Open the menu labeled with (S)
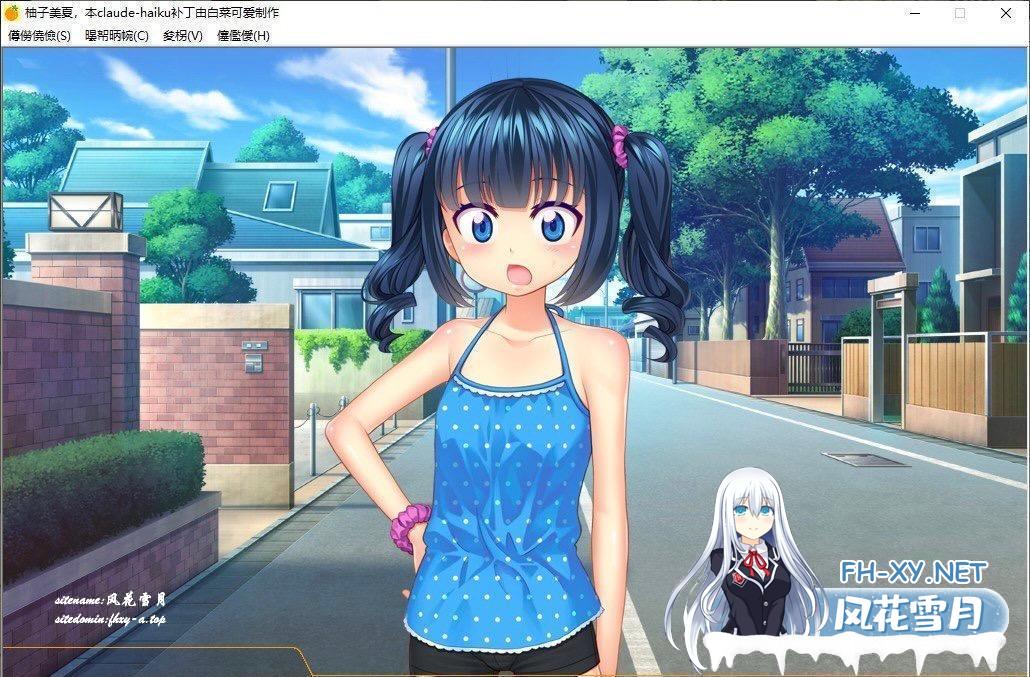 [39, 36]
